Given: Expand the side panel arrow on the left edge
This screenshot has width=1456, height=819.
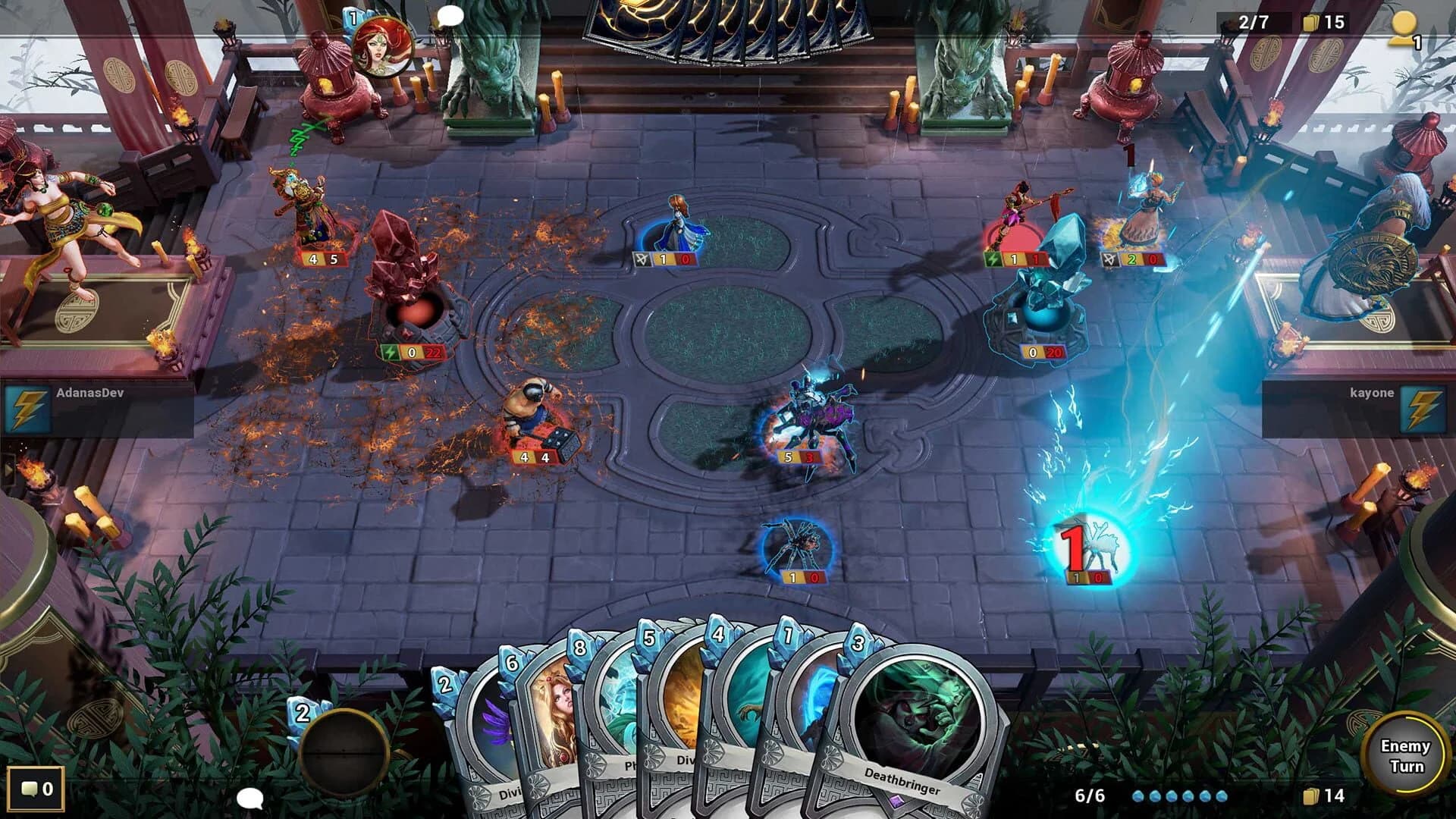Looking at the screenshot, I should [9, 470].
